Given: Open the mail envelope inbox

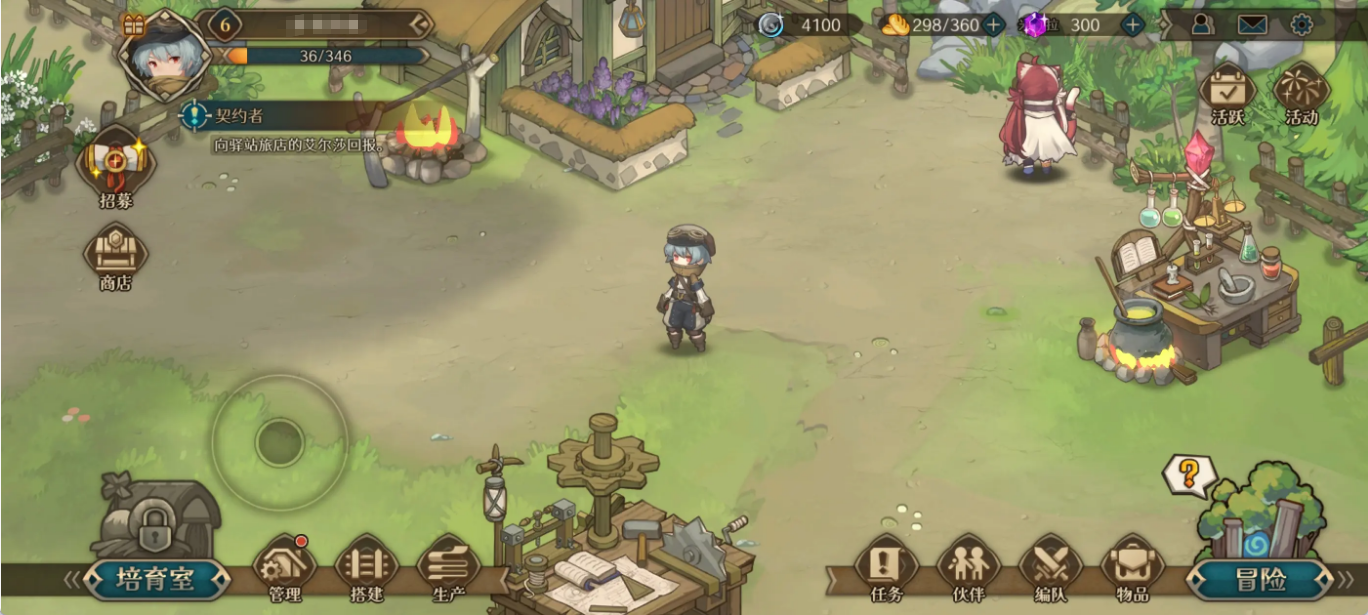Looking at the screenshot, I should pyautogui.click(x=1252, y=25).
